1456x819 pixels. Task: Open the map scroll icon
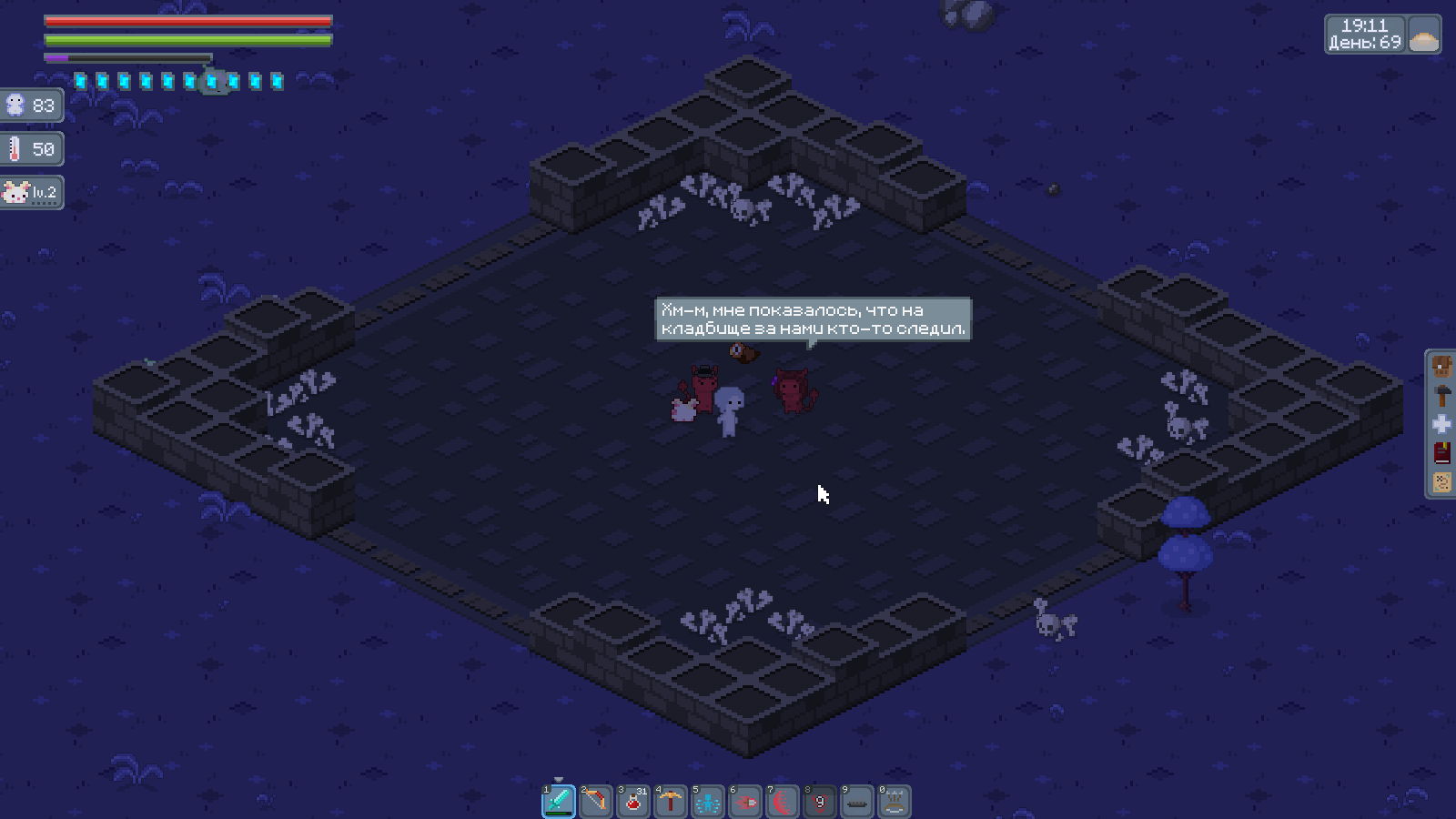tap(1441, 481)
